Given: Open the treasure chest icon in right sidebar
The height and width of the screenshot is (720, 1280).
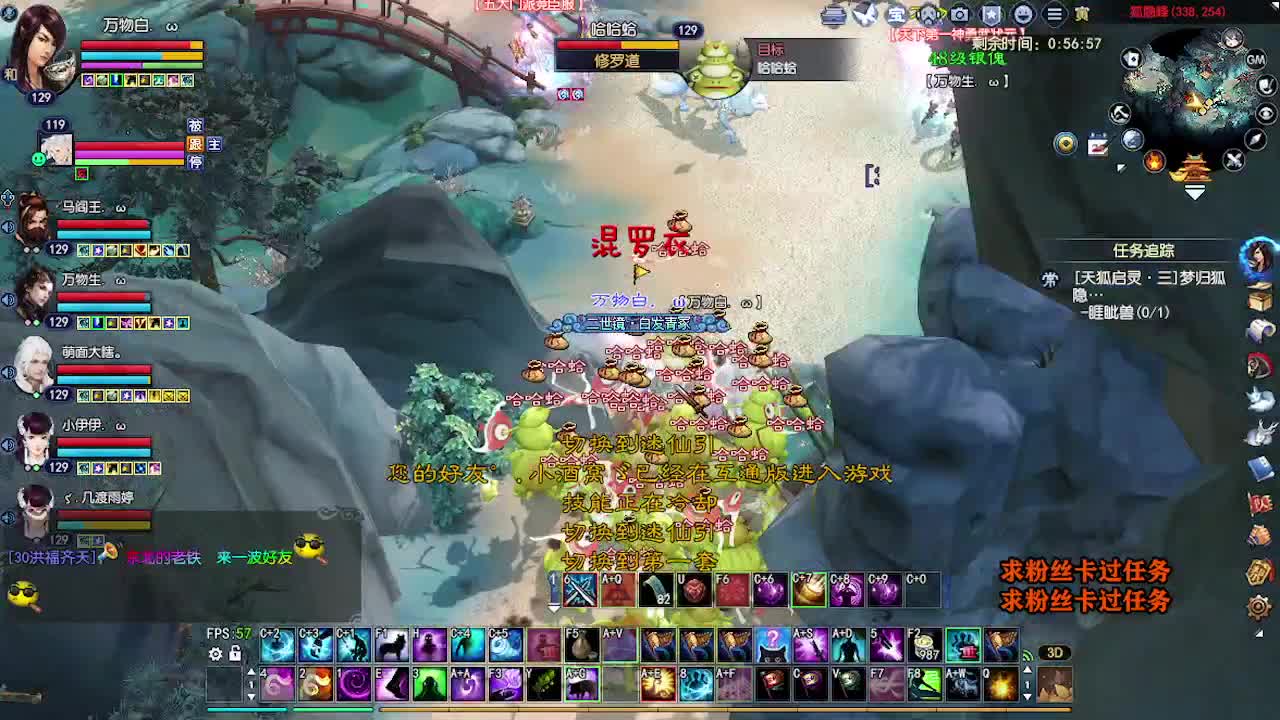Looking at the screenshot, I should 1259,299.
